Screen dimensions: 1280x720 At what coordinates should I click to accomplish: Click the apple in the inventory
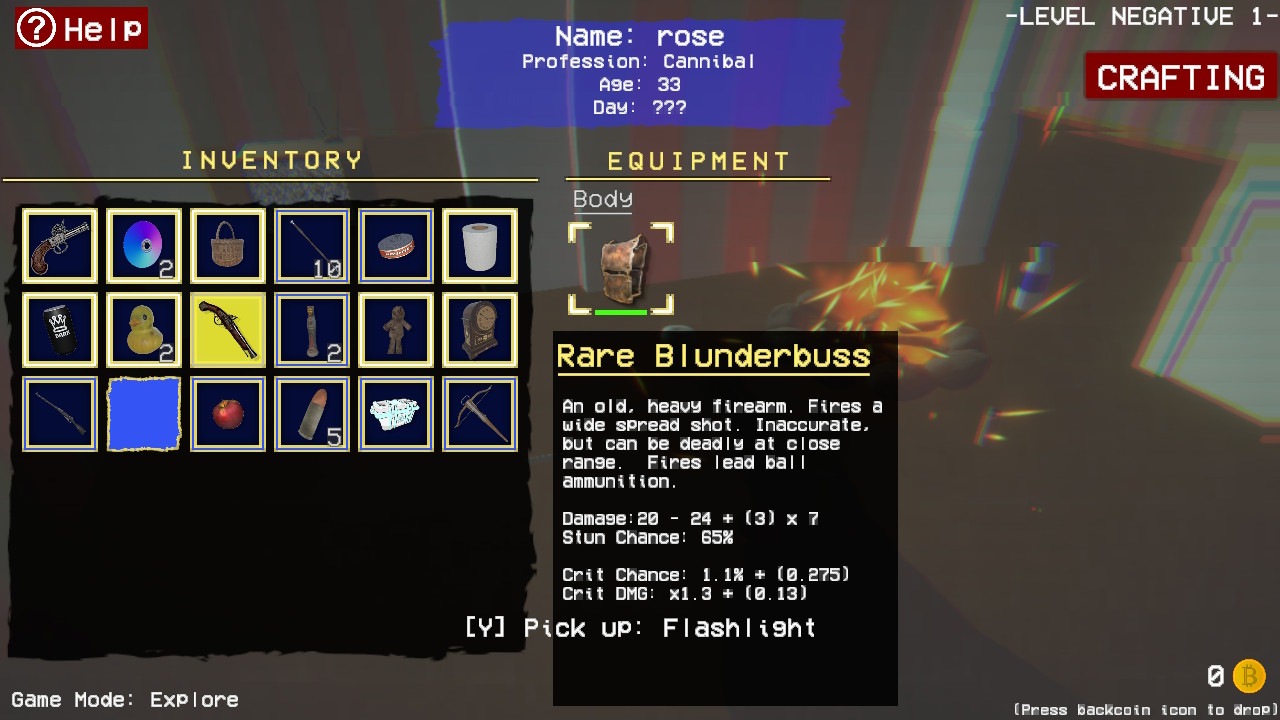pyautogui.click(x=227, y=412)
